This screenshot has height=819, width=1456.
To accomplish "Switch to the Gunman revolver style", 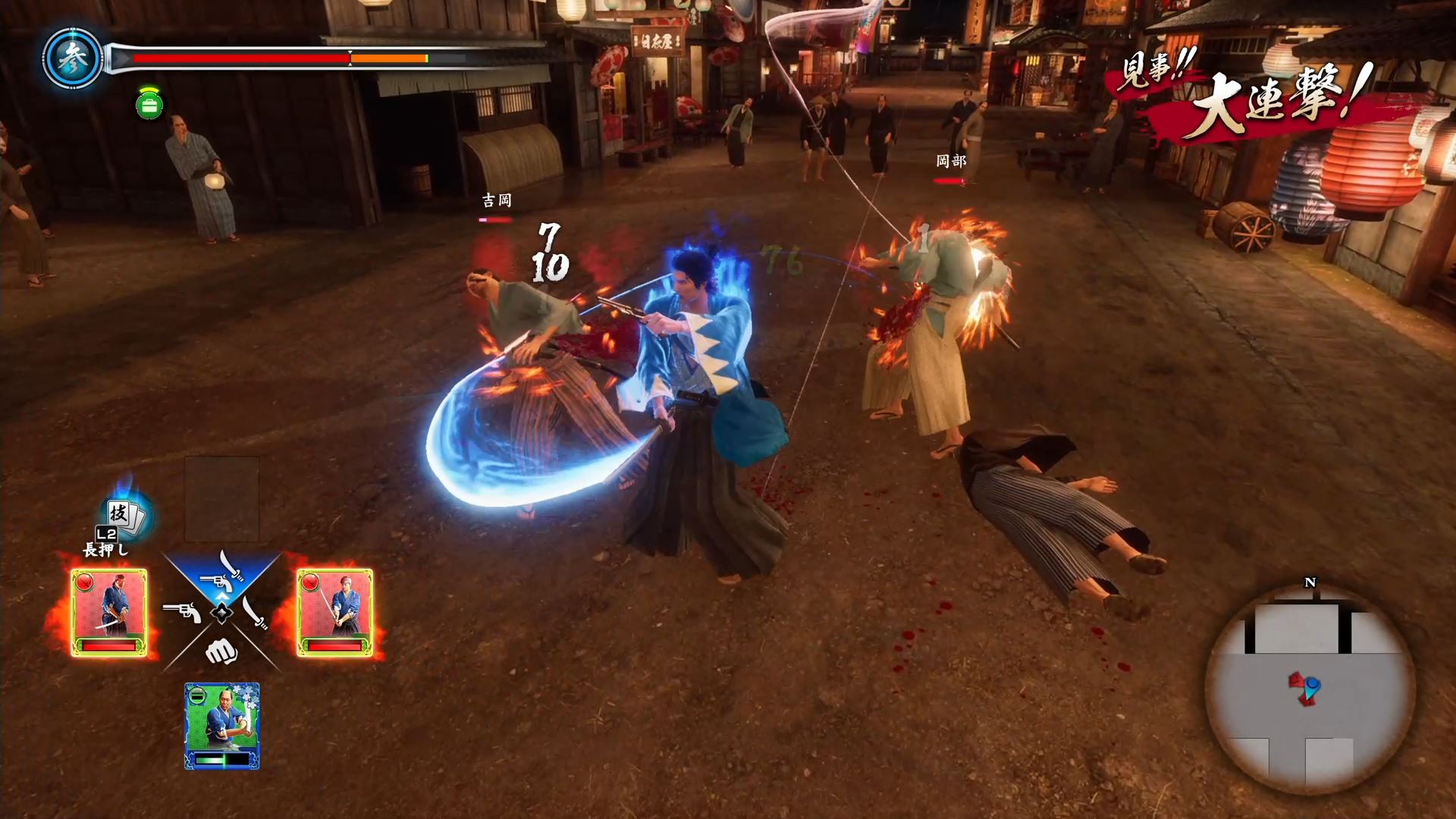I will click(x=182, y=612).
